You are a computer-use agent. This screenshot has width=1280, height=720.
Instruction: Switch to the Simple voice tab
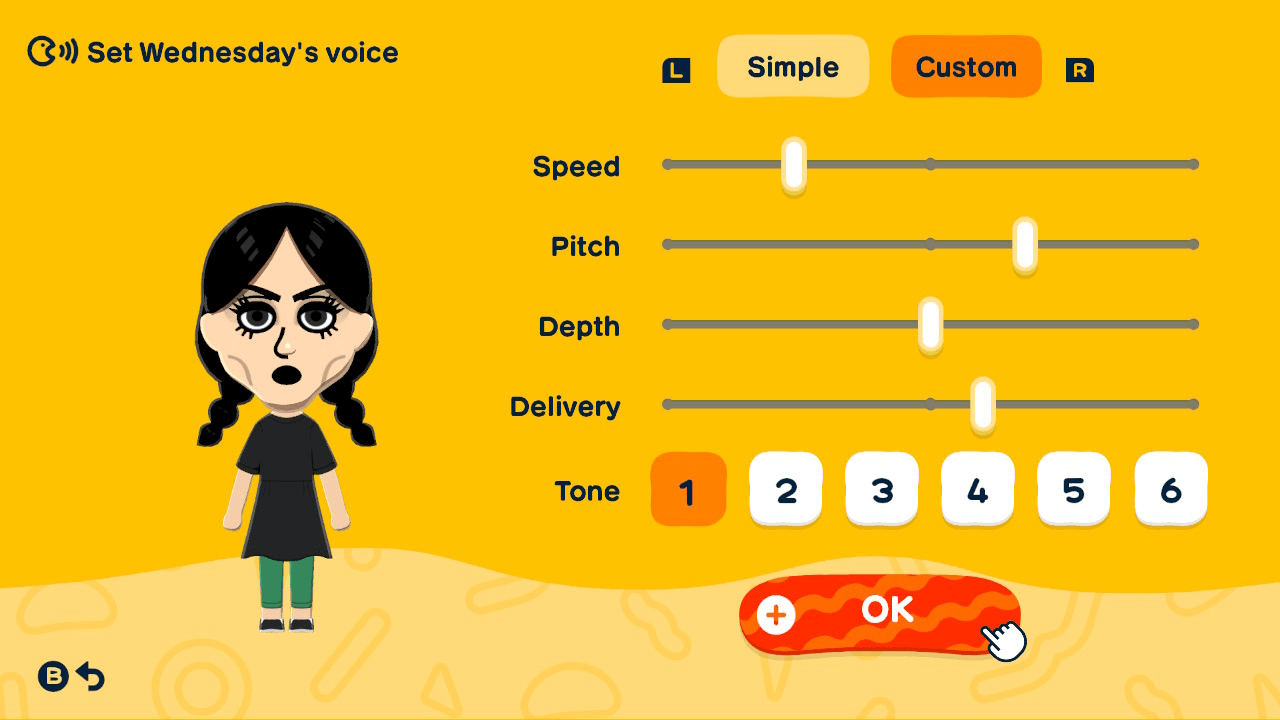(x=793, y=66)
